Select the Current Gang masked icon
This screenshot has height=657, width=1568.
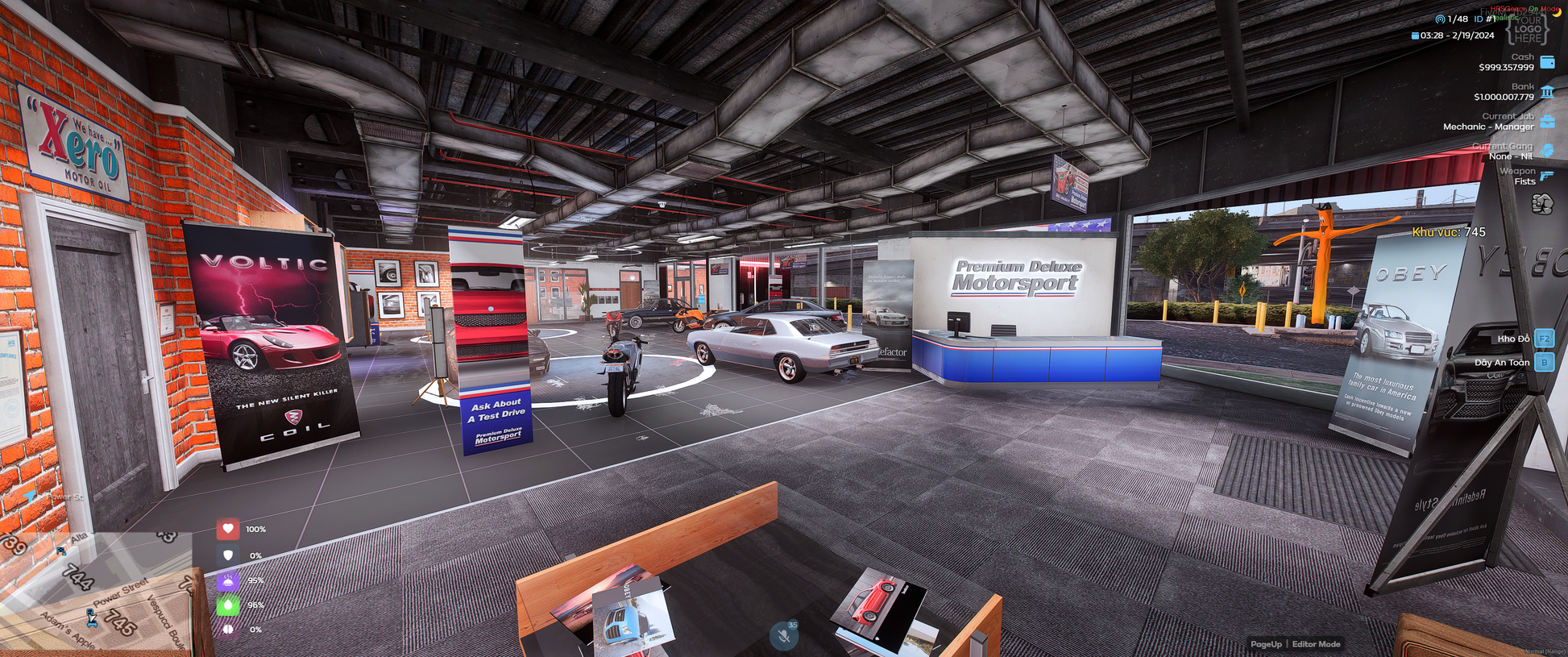click(x=1547, y=151)
